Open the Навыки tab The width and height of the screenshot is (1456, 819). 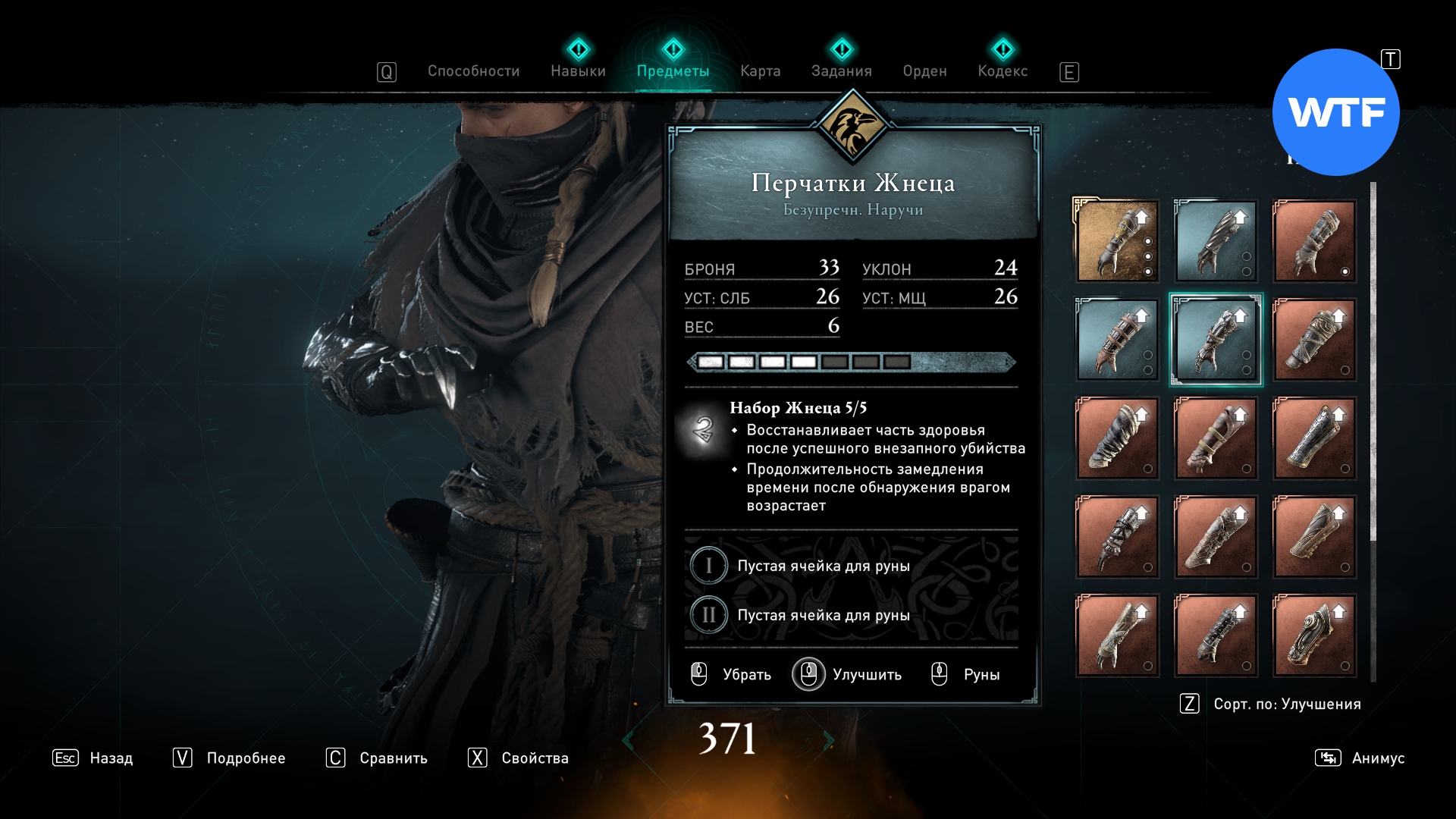click(578, 71)
